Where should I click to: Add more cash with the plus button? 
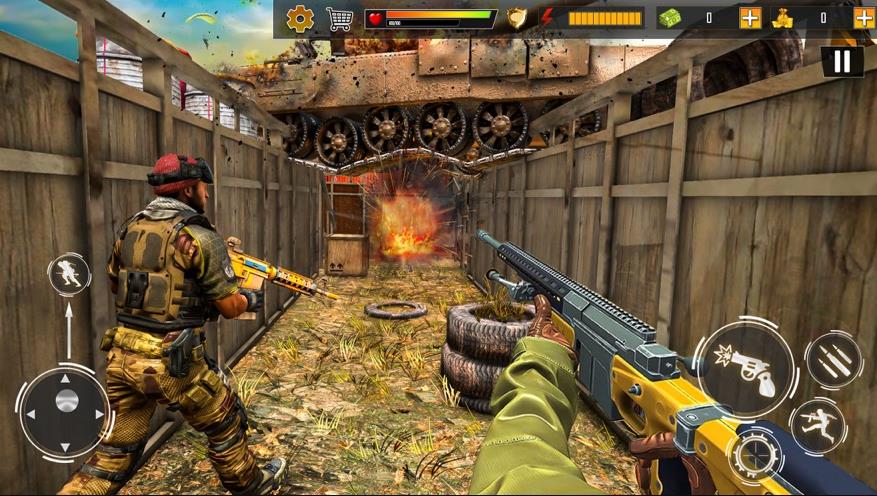[x=750, y=18]
